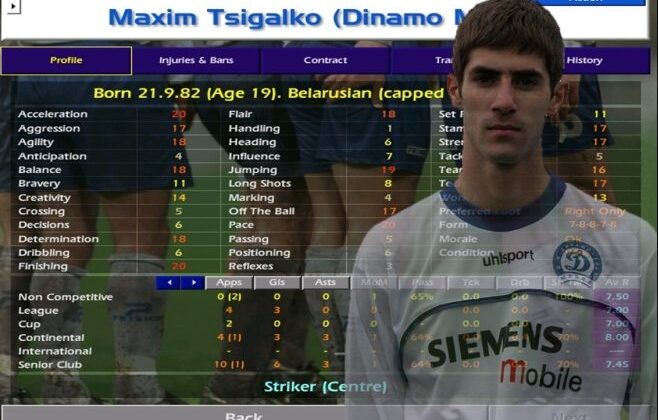This screenshot has width=658, height=420.
Task: Select the Senior Club stats row
Action: (x=53, y=365)
